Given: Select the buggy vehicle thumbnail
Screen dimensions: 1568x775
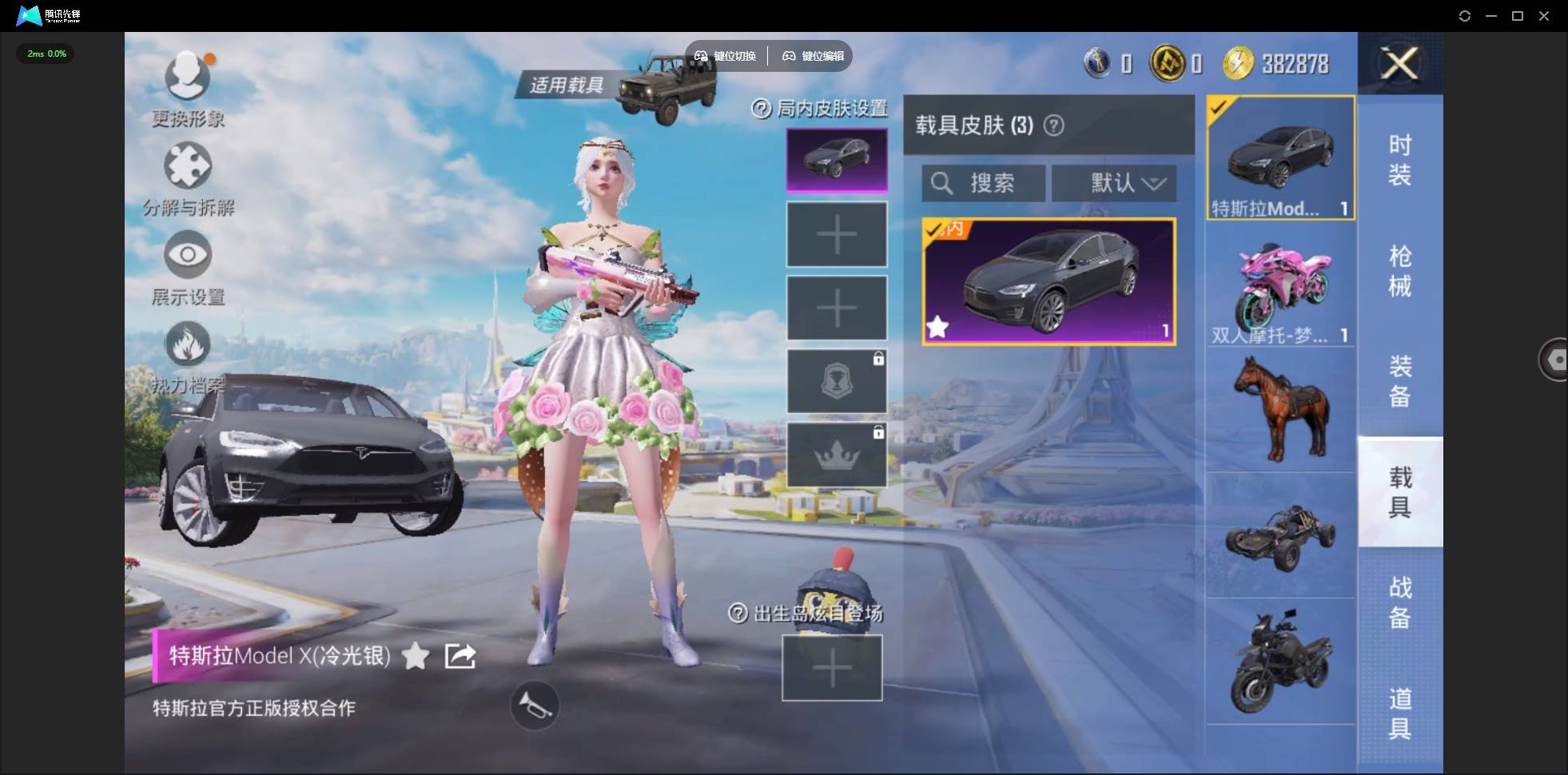Looking at the screenshot, I should click(1280, 535).
